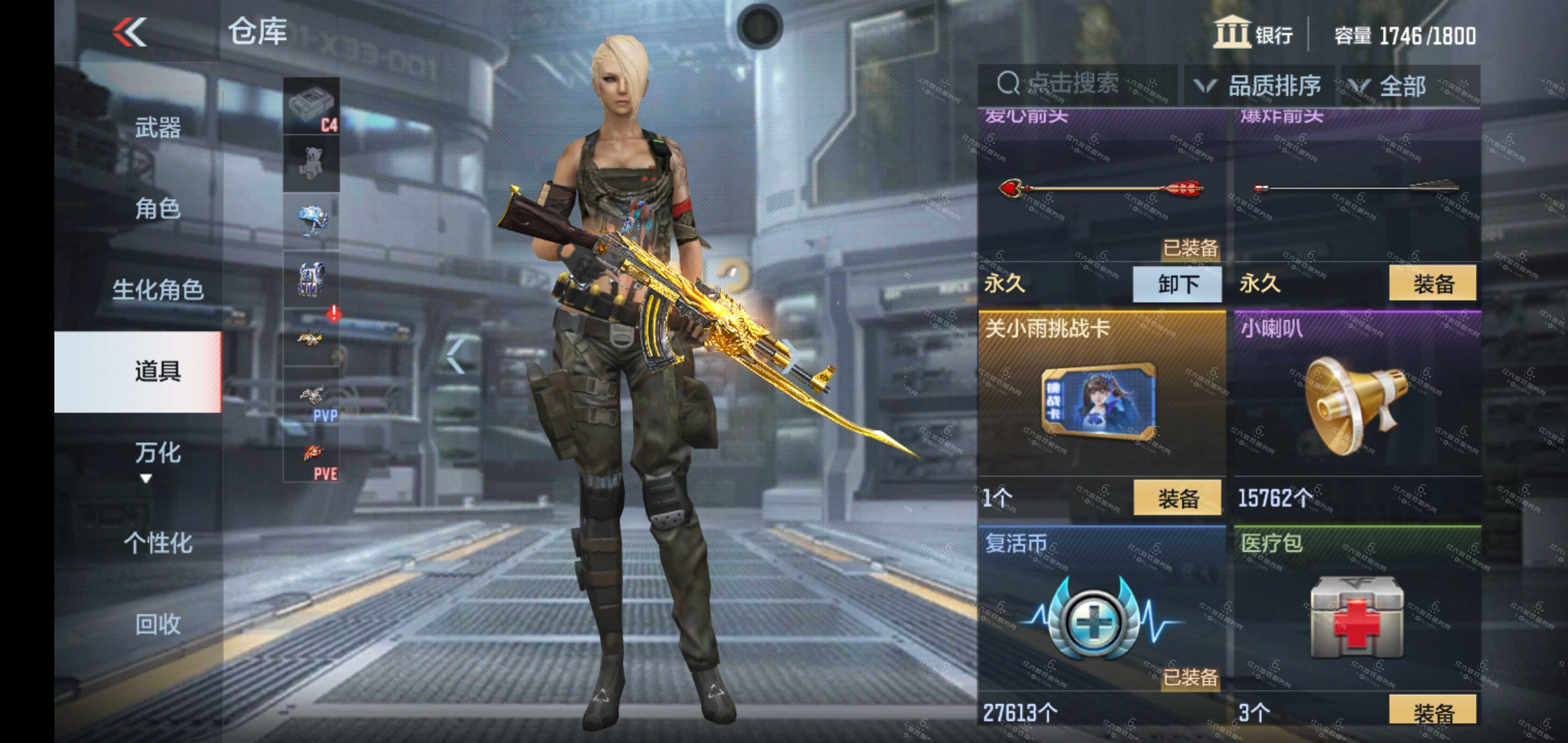Open the 银行 bank
This screenshot has height=743, width=1568.
(1254, 33)
